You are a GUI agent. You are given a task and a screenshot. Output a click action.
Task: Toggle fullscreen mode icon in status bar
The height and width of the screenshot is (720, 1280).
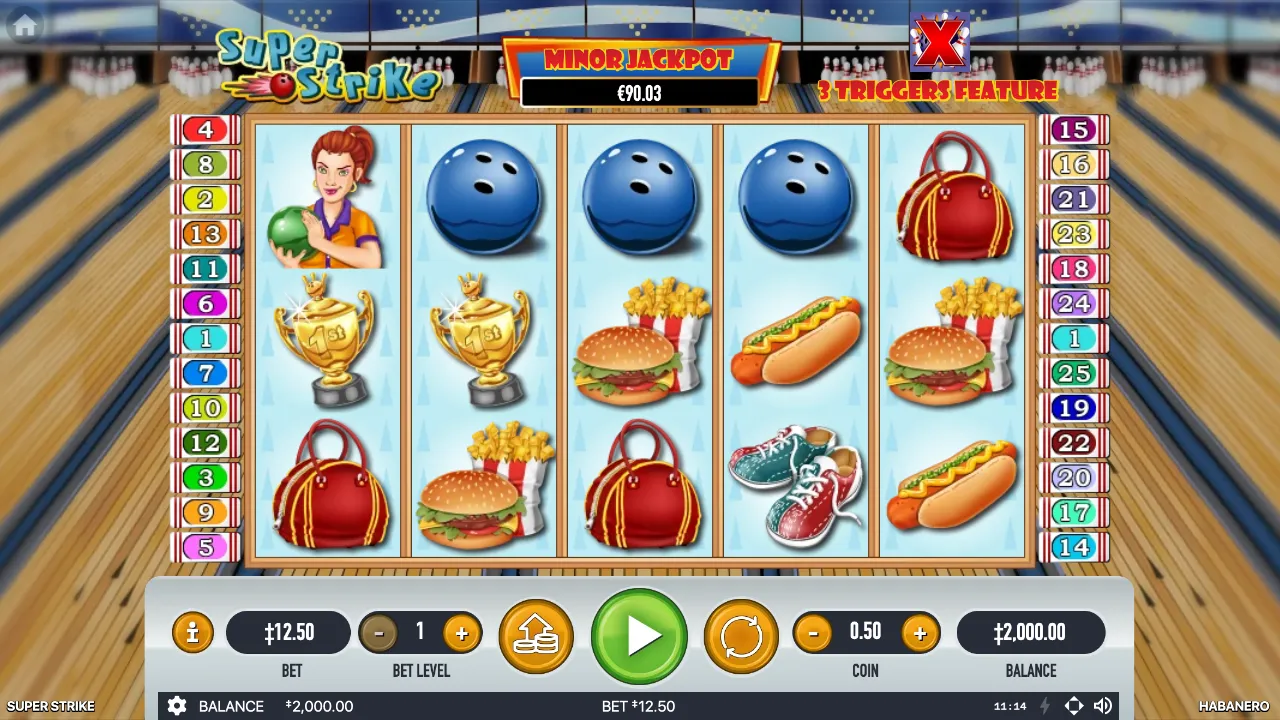pyautogui.click(x=1075, y=706)
